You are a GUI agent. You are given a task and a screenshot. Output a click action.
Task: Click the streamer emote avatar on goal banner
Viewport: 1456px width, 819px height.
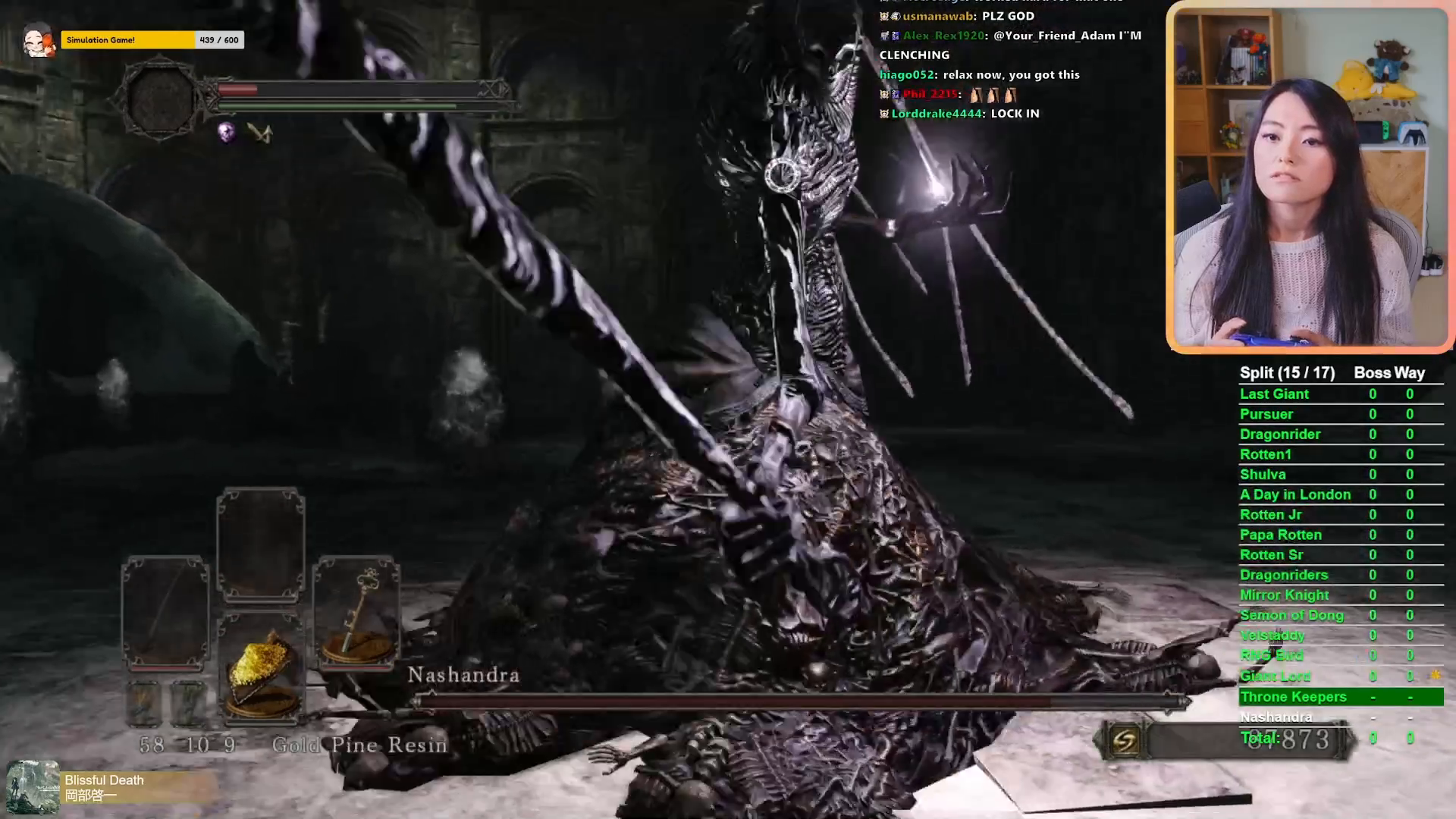(x=40, y=40)
